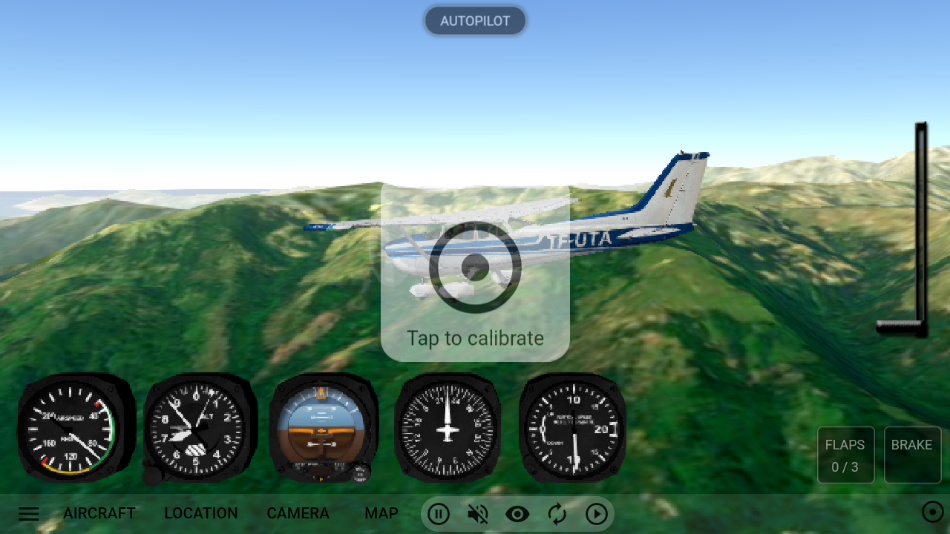Tap the calibrate target panel
The width and height of the screenshot is (950, 534).
(x=475, y=272)
